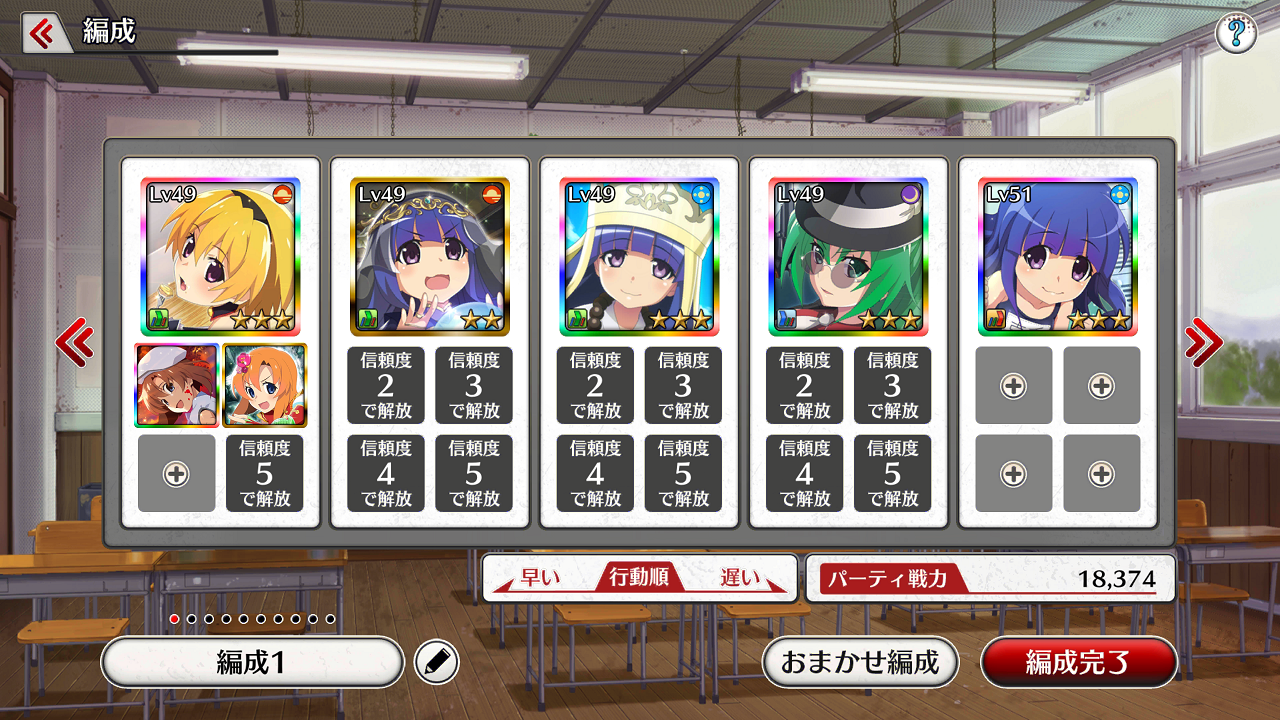This screenshot has width=1280, height=720.
Task: Choose the veiled purple-haired Lv49 character card
Action: (x=430, y=256)
